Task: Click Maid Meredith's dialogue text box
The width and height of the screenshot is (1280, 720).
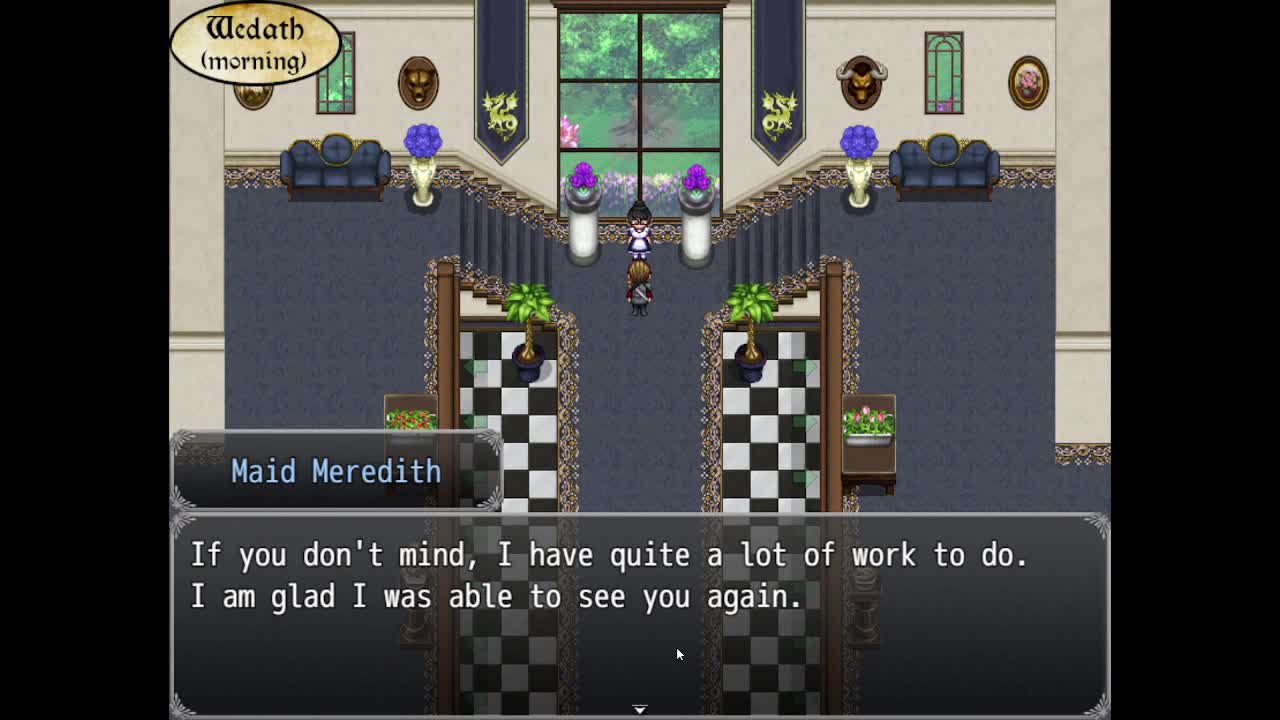Action: coord(640,612)
